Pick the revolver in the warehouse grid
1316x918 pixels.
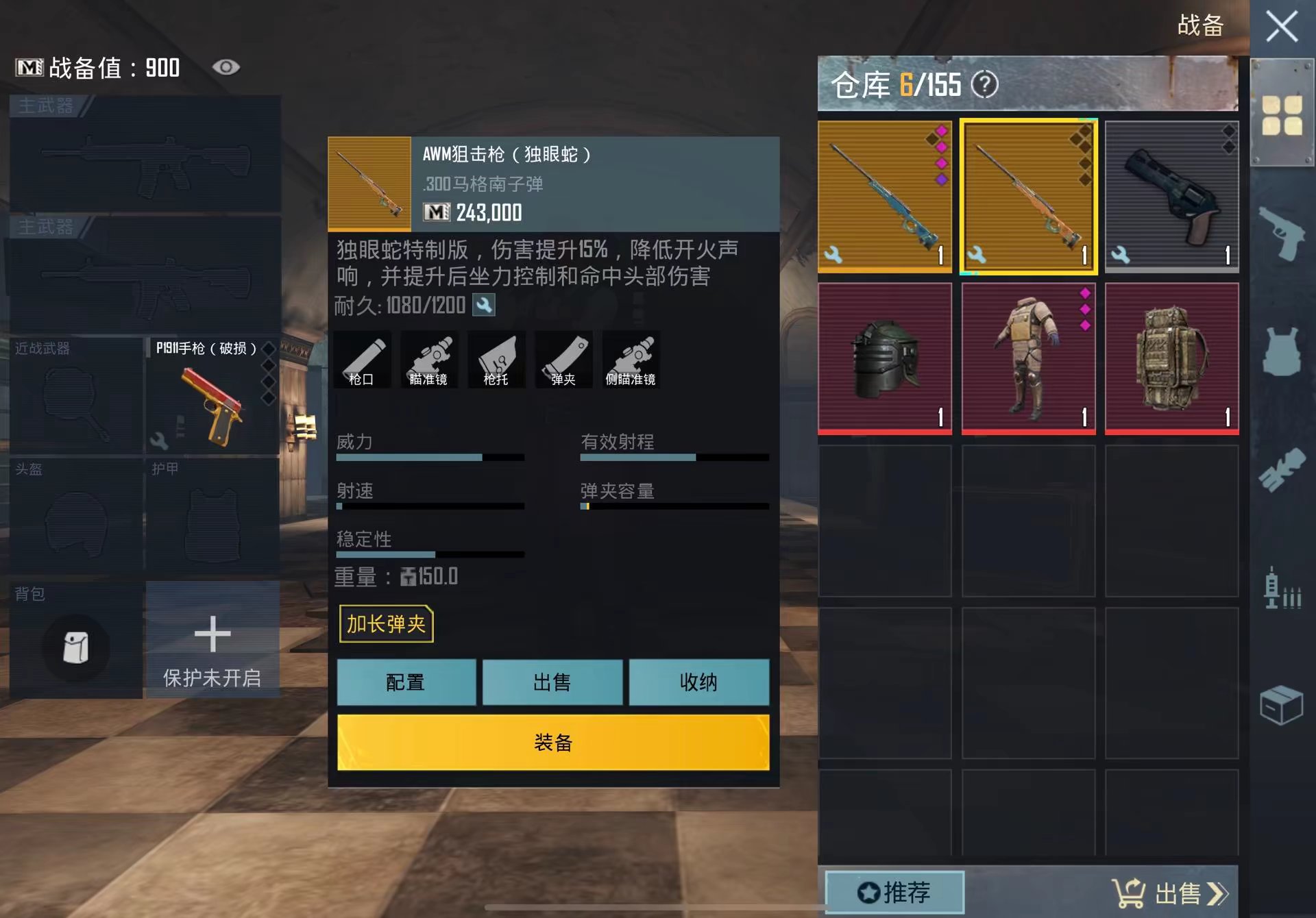point(1171,197)
